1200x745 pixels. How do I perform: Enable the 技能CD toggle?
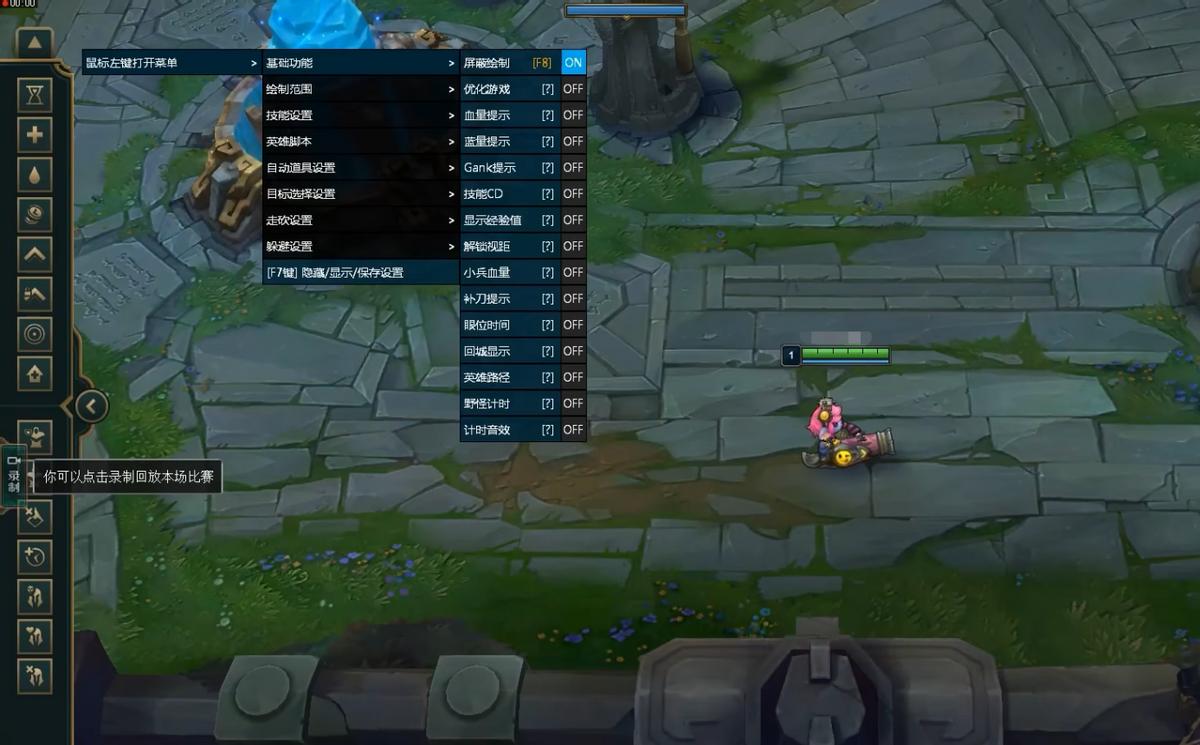(x=573, y=194)
